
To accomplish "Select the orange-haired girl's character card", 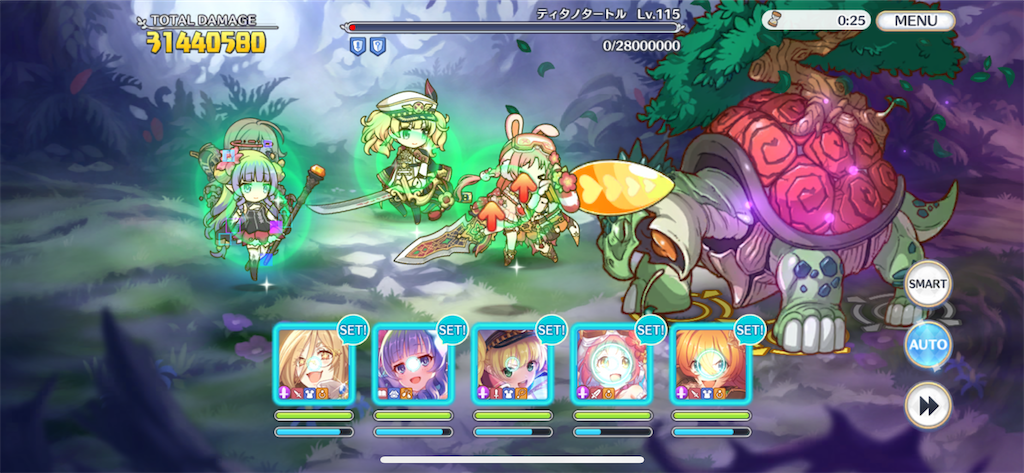I will coord(711,363).
